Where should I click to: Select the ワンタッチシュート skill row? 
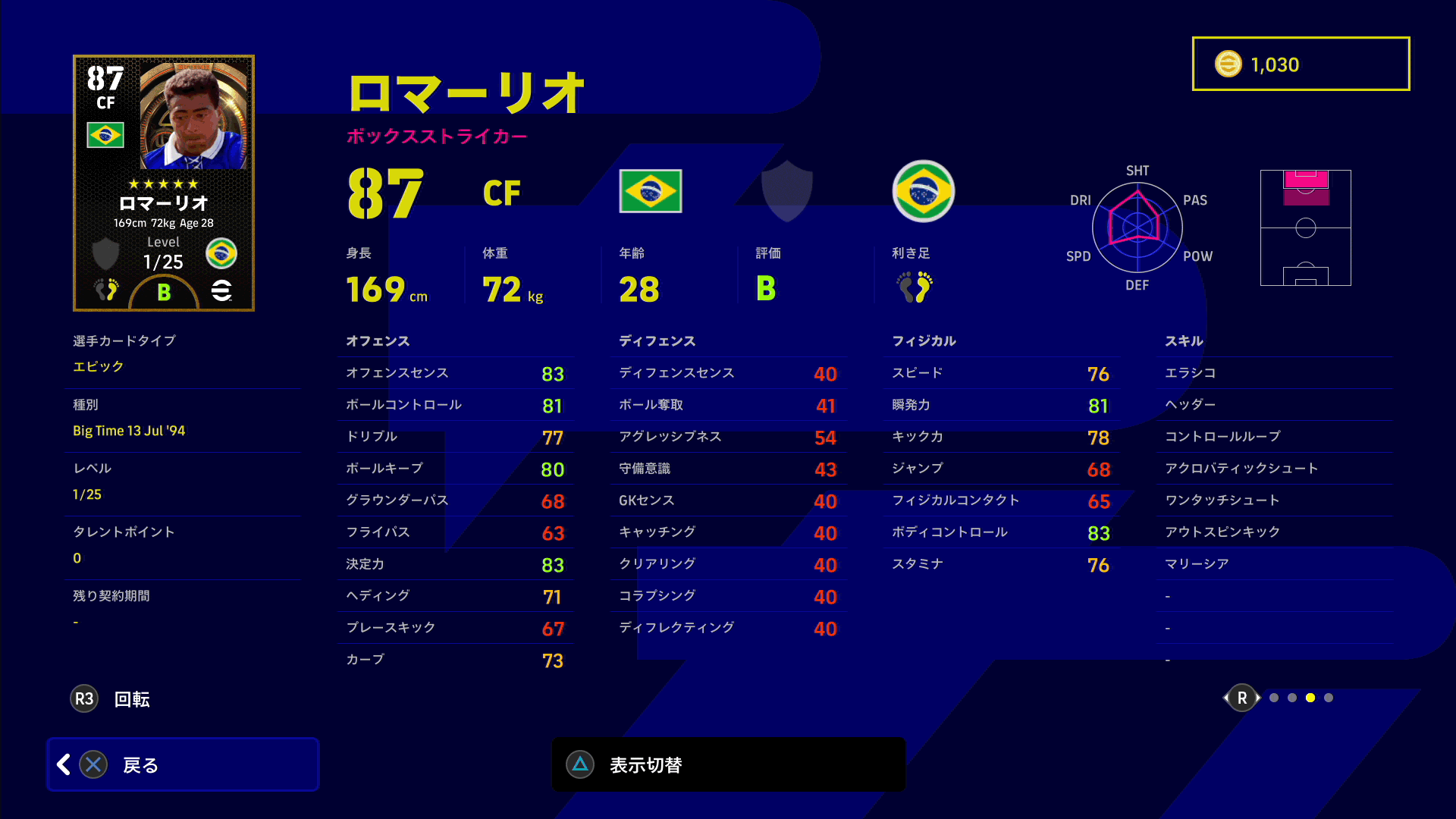coord(1274,500)
